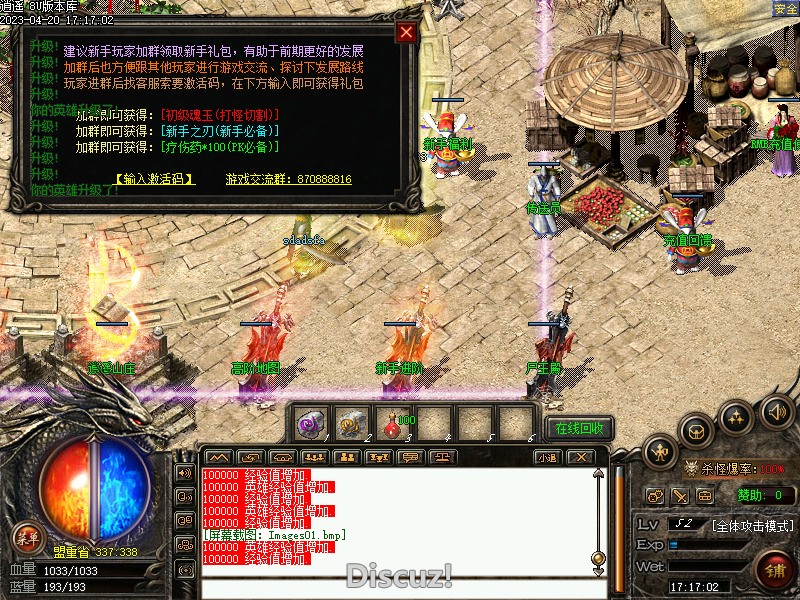
Task: Click the small crossed sword icon button
Action: point(680,495)
